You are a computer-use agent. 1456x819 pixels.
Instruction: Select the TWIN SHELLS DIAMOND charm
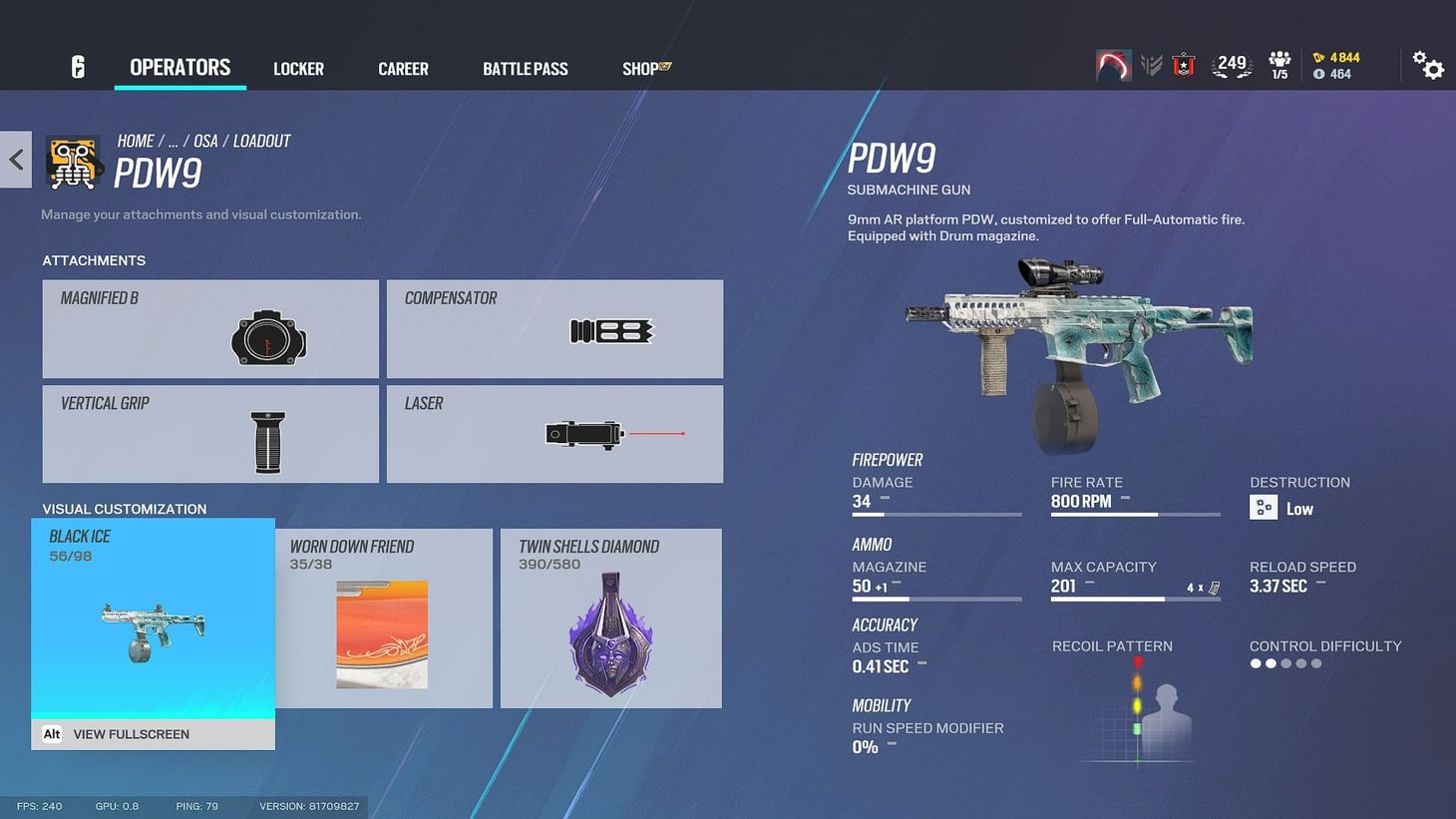pos(610,618)
